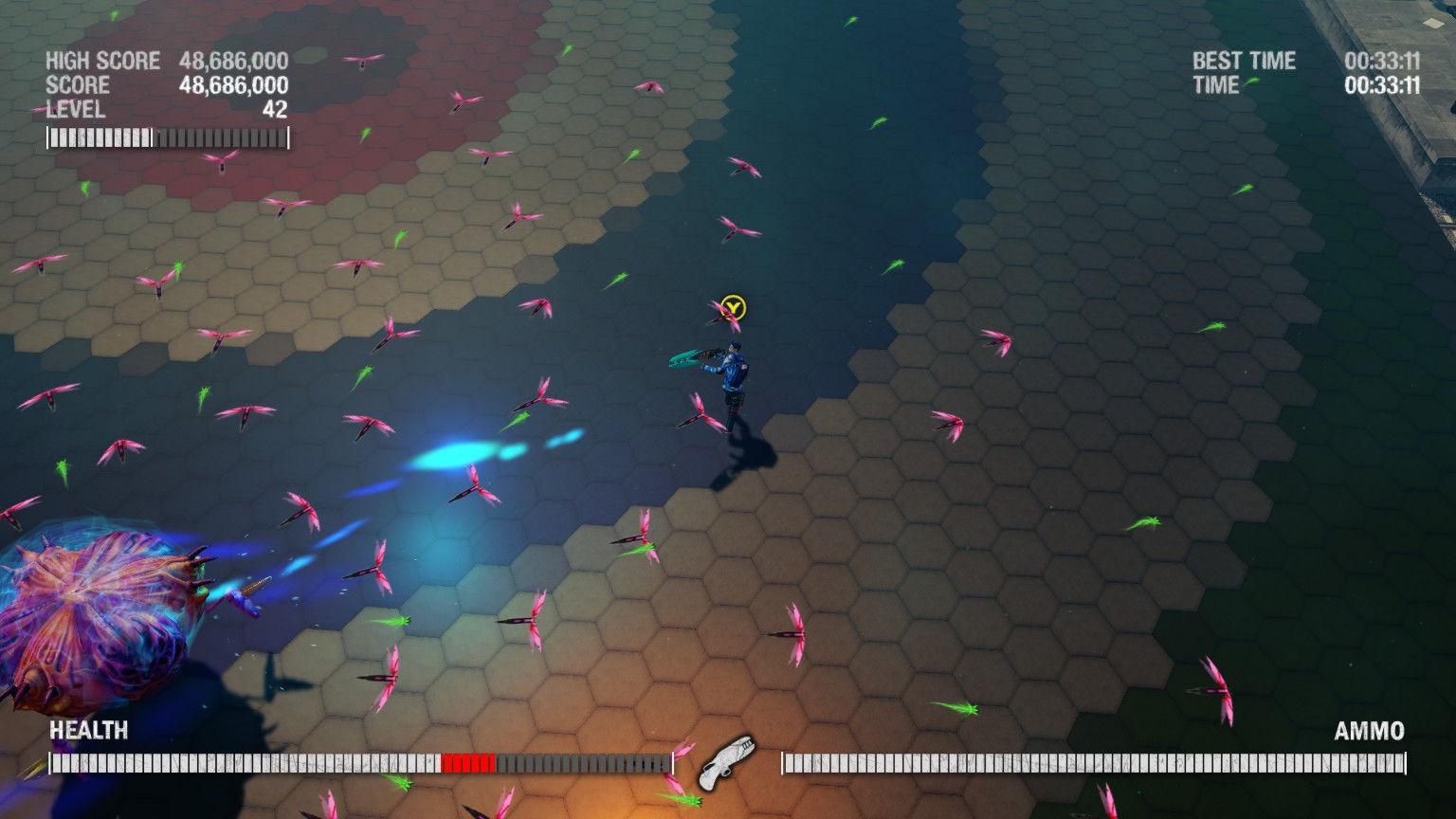The image size is (1456, 819).
Task: Select the equipped gun icon between the bars
Action: coord(727,763)
